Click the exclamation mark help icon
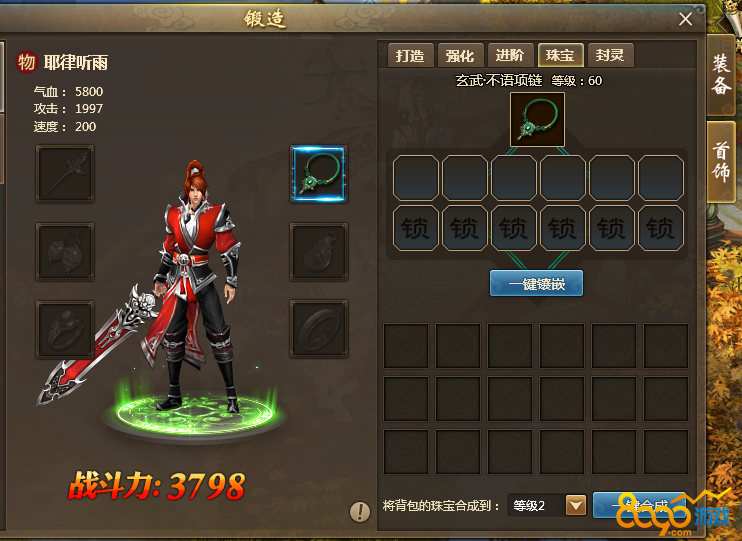This screenshot has width=742, height=541. point(360,512)
